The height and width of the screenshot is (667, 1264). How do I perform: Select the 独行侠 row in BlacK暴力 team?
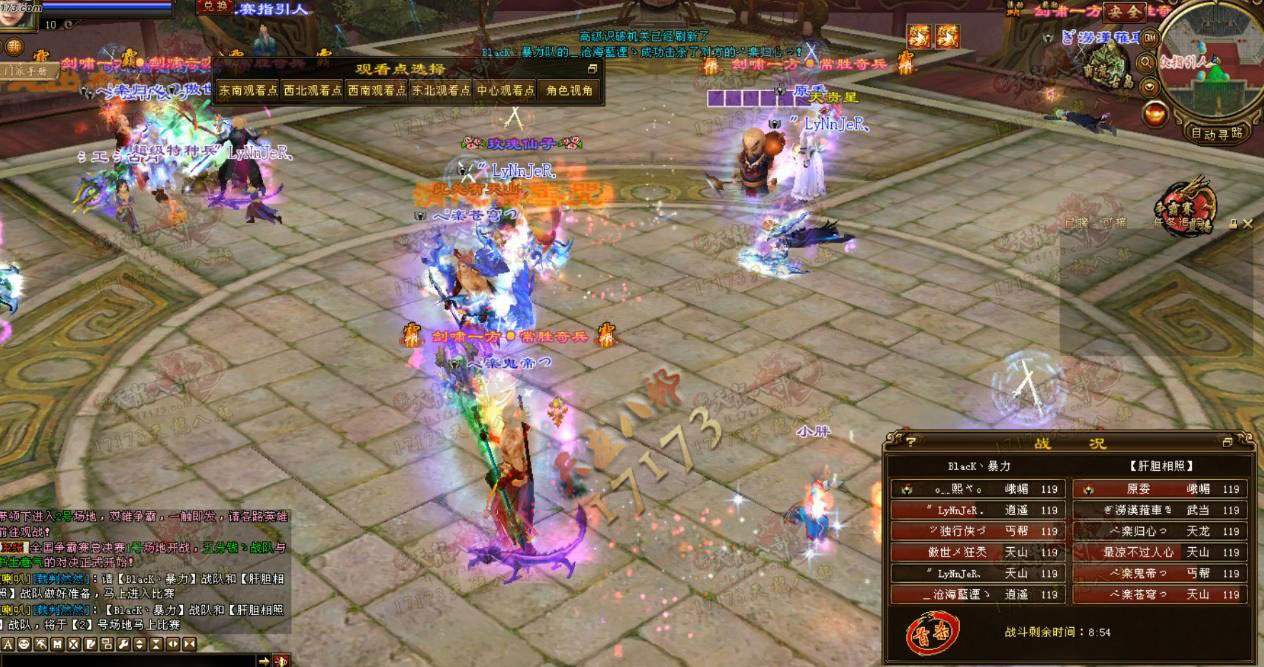coord(977,531)
